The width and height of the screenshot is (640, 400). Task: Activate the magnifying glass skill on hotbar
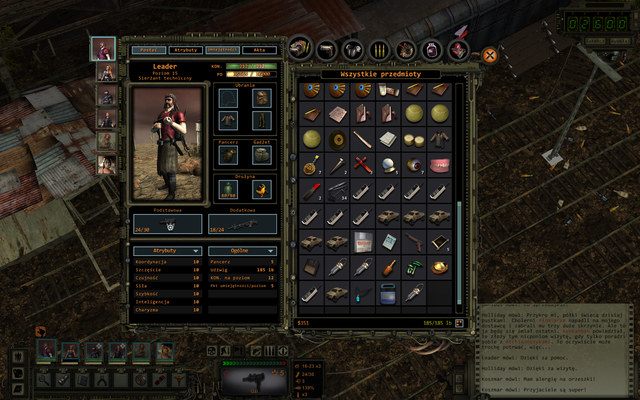[x=45, y=379]
